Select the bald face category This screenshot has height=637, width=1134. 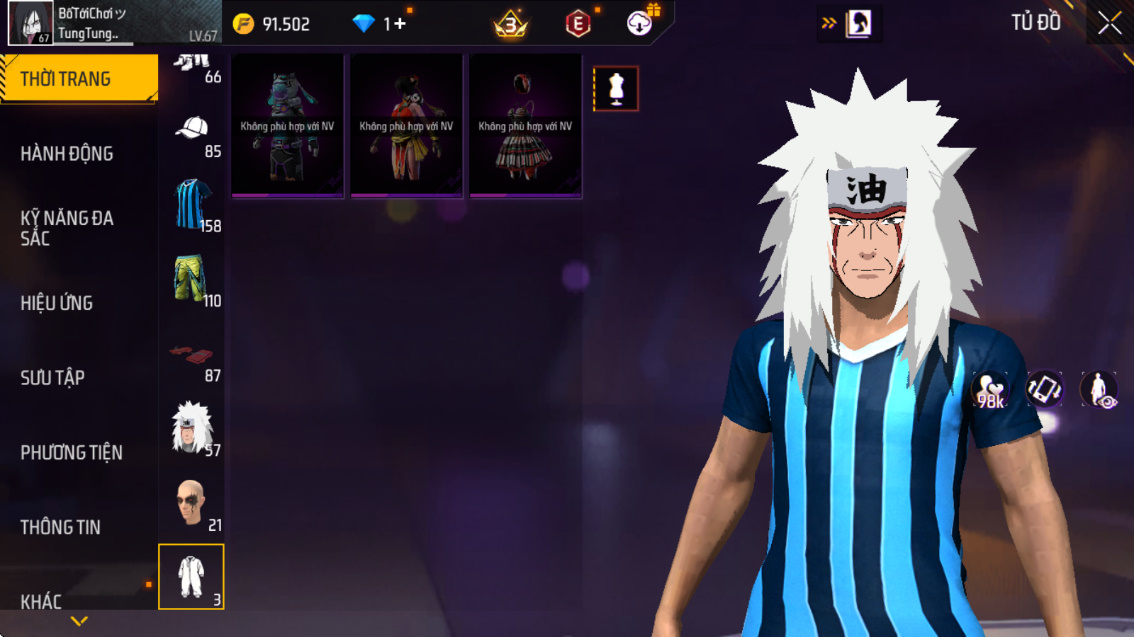pyautogui.click(x=190, y=502)
